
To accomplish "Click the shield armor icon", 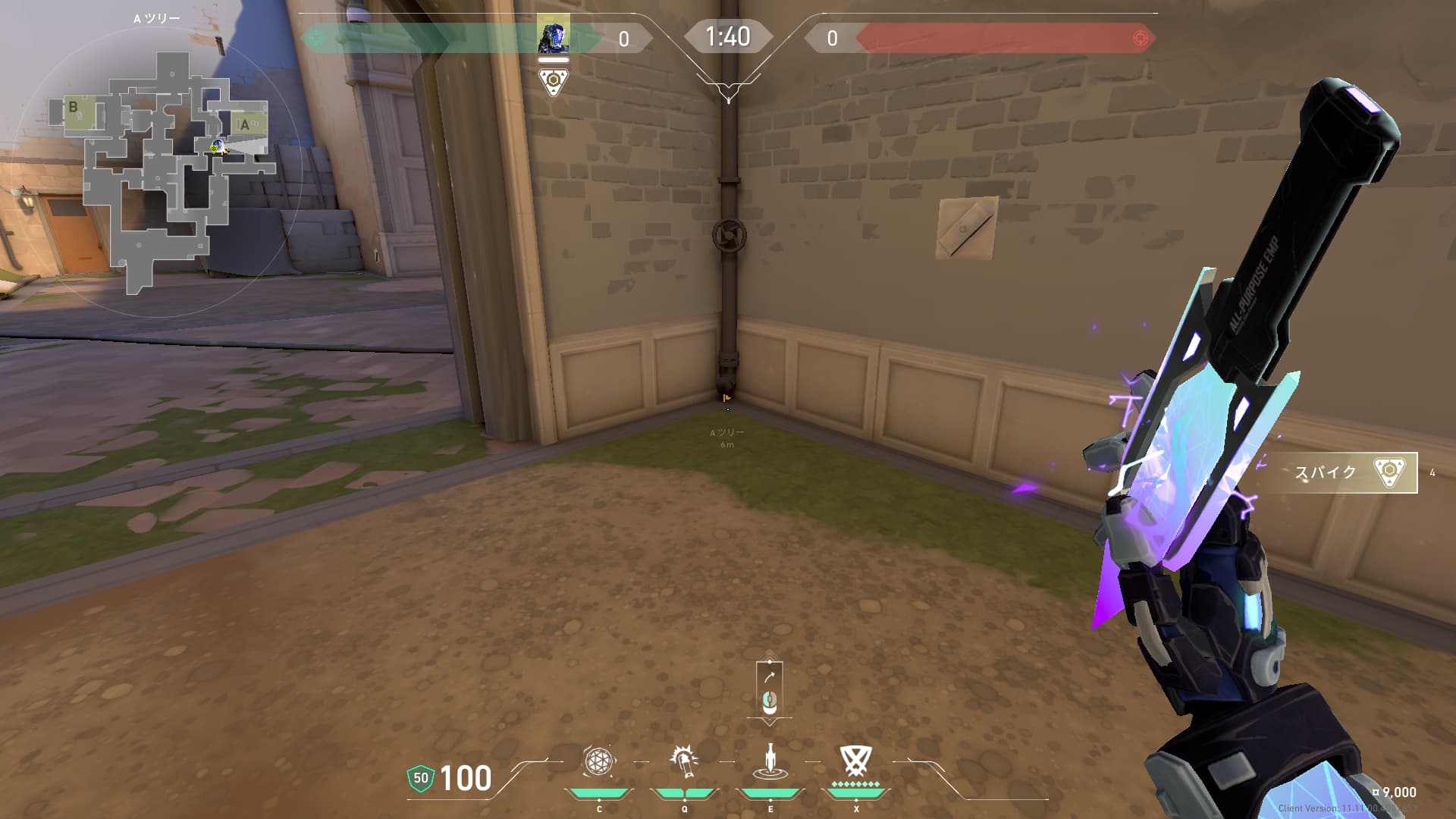I will pos(420,778).
